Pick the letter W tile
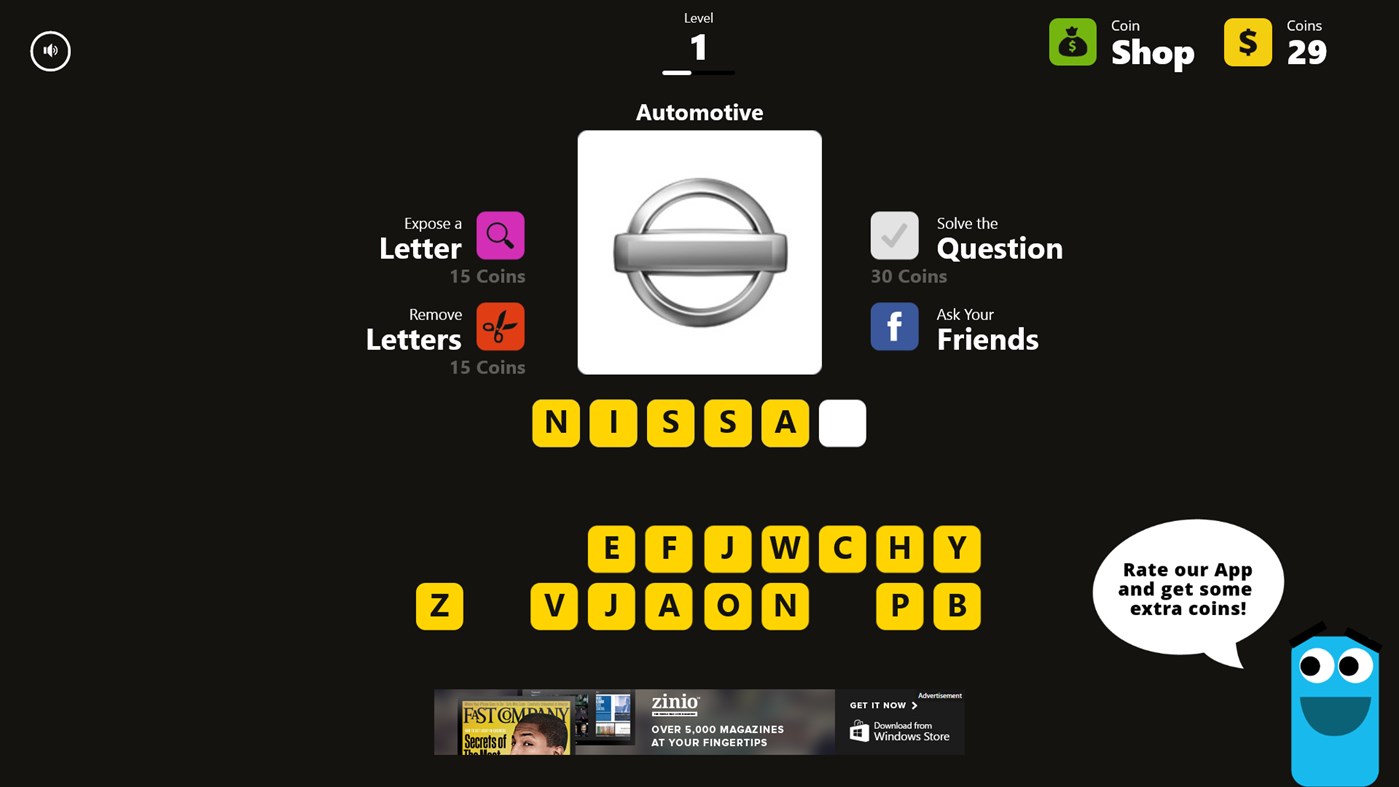 point(784,548)
